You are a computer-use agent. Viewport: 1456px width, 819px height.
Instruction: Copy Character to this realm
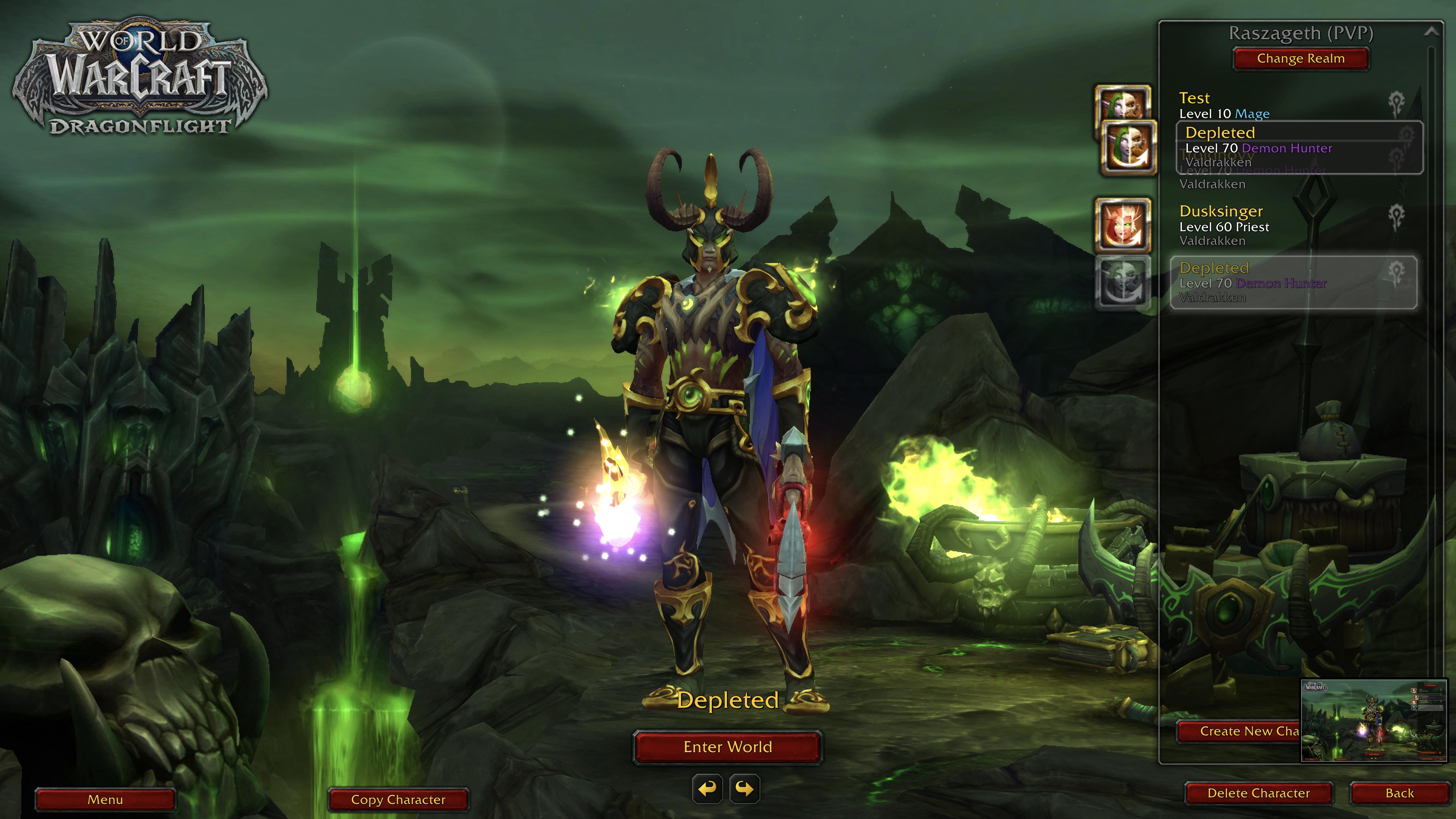pos(398,800)
